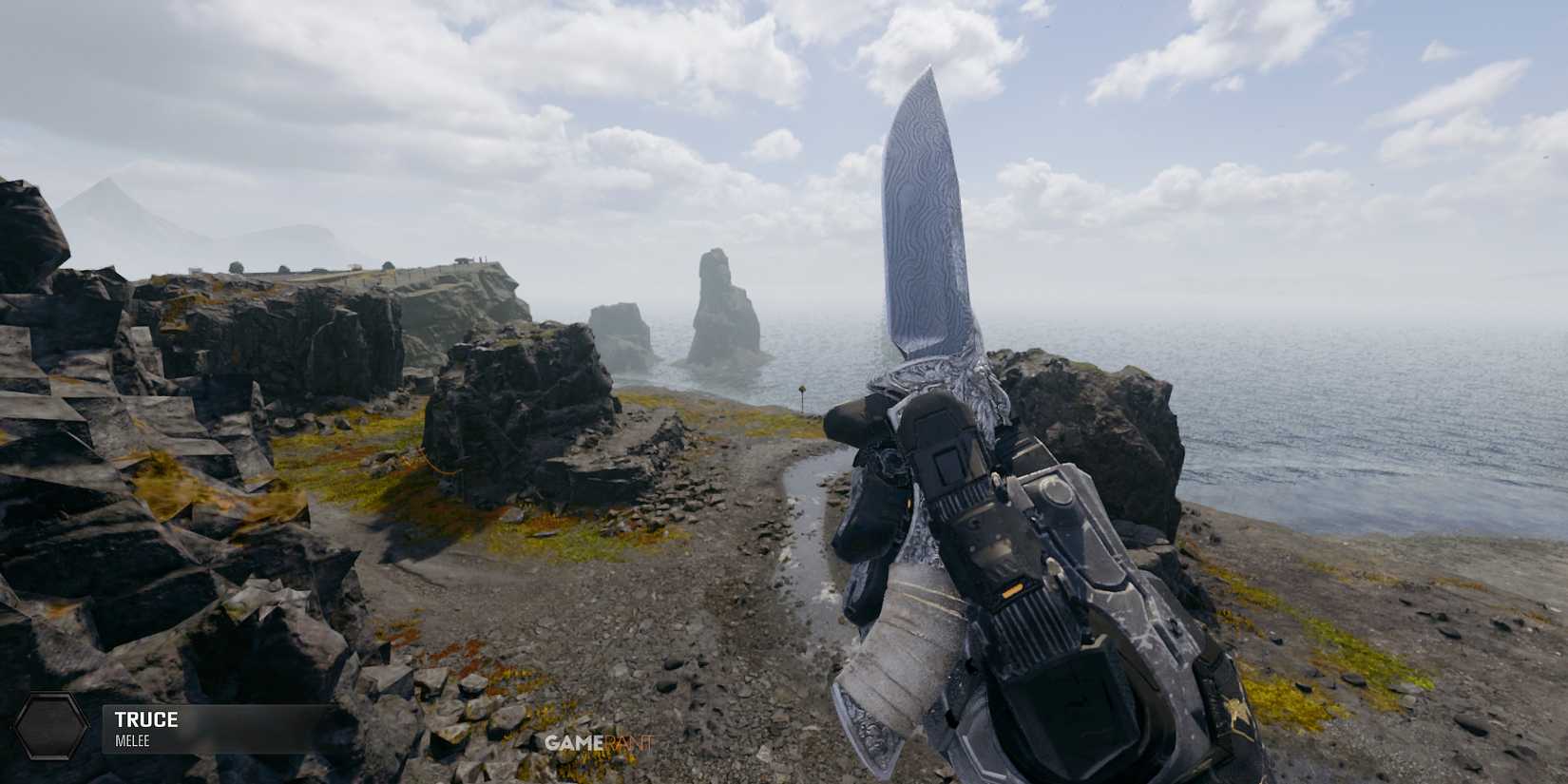Click the GAME portion of the watermark

click(x=576, y=743)
